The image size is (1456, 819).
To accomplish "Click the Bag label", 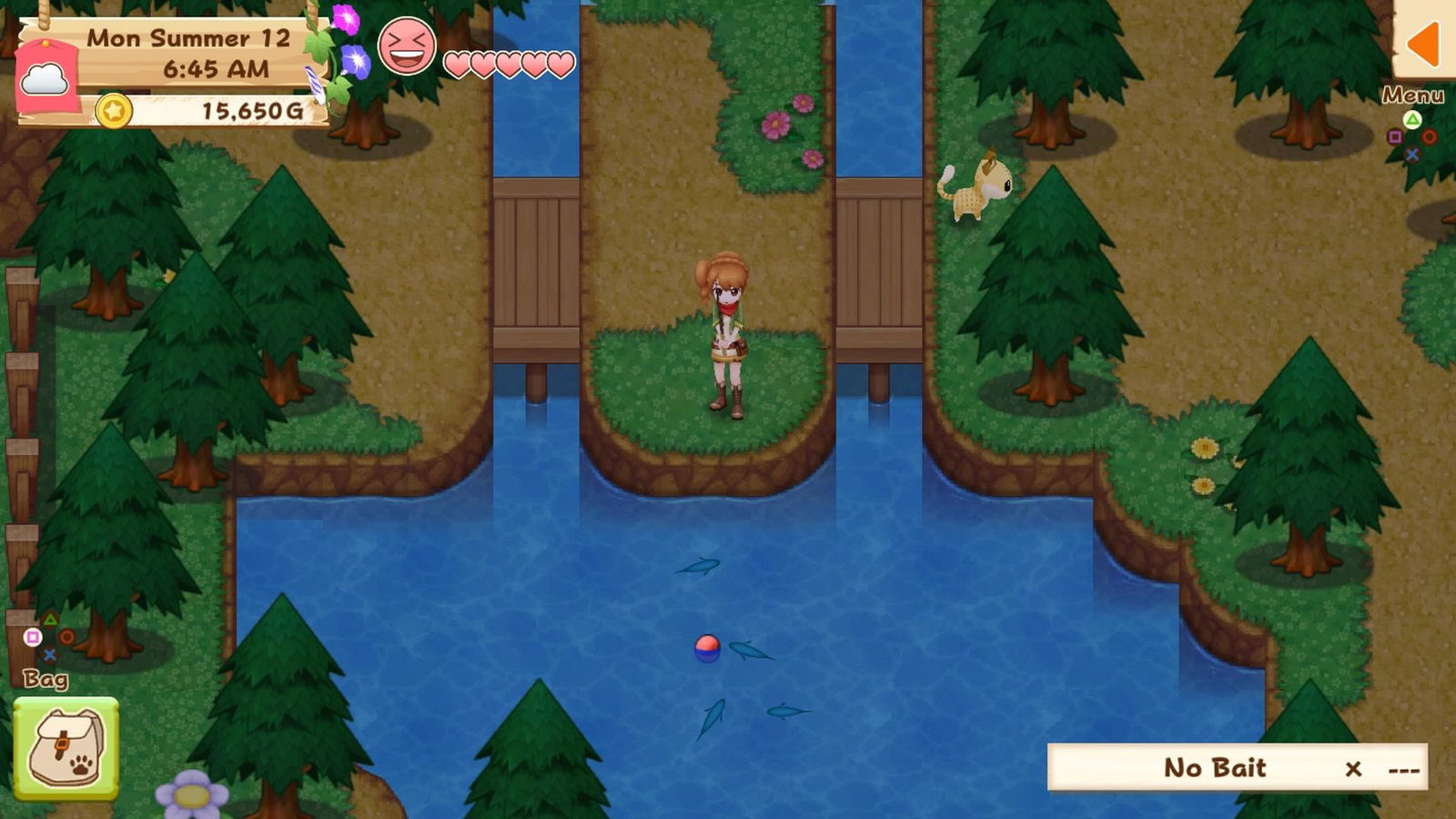I will pos(45,678).
